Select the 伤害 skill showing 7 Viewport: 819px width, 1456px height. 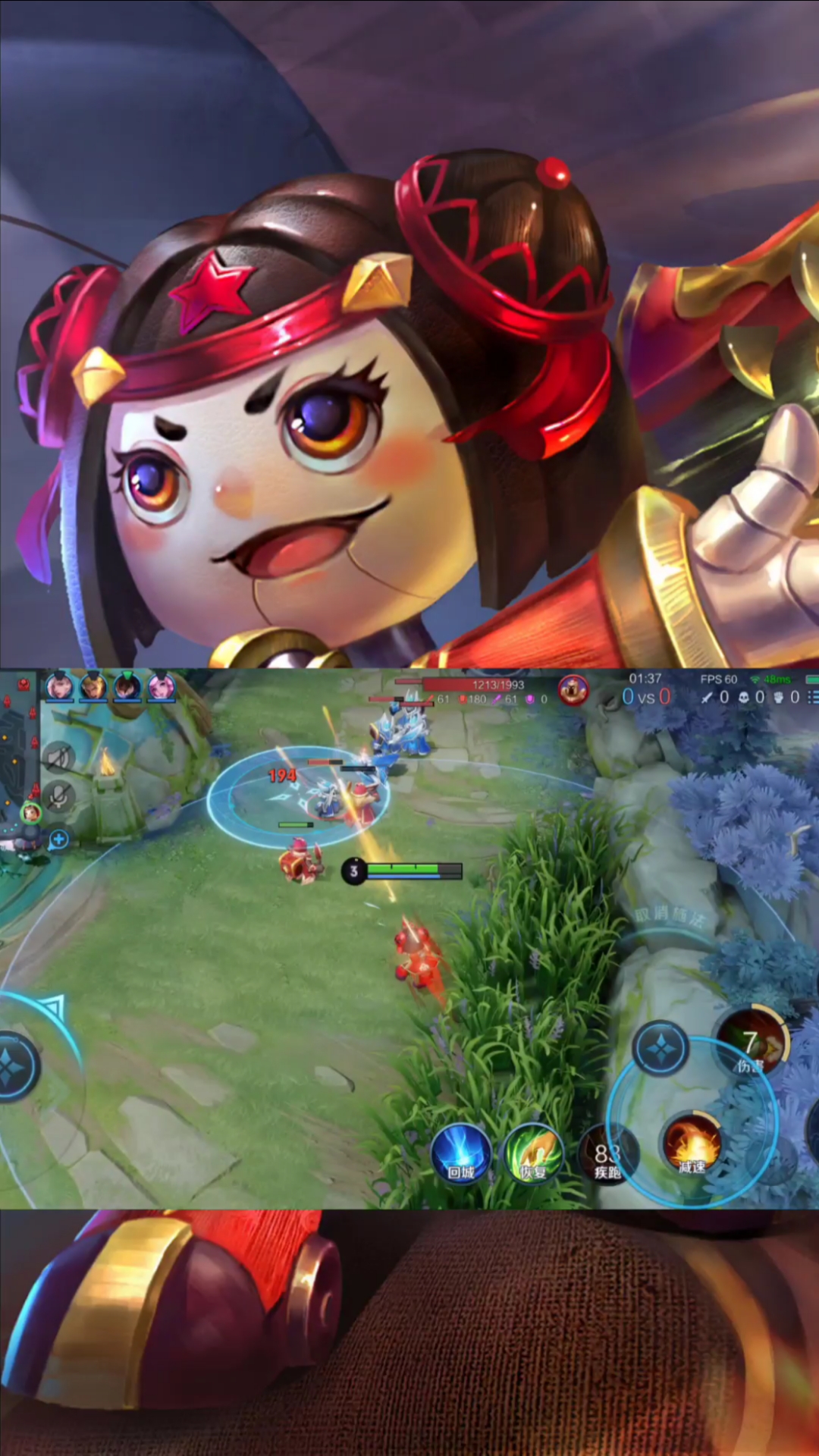[752, 1044]
